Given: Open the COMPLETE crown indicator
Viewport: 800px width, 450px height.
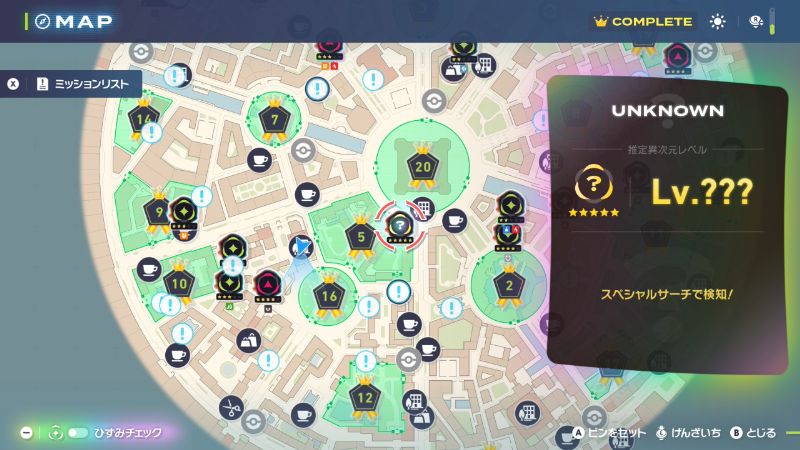Looking at the screenshot, I should coord(642,21).
